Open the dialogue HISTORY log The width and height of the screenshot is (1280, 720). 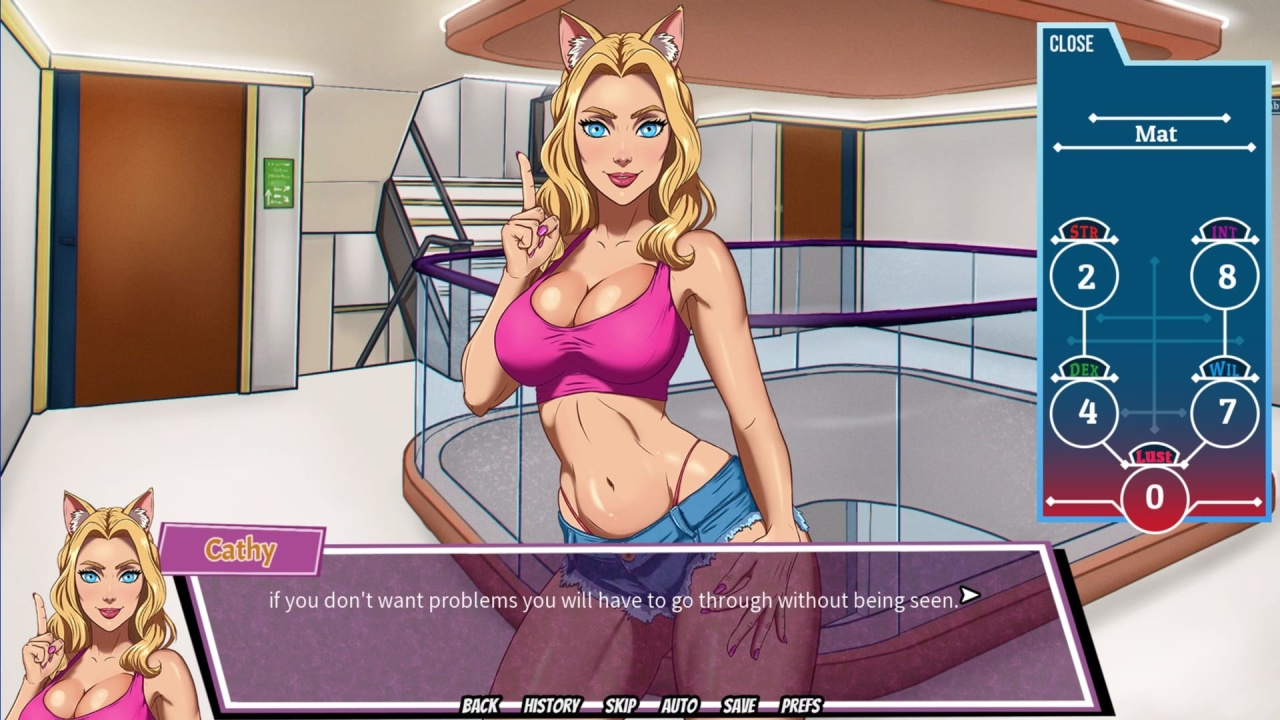552,705
